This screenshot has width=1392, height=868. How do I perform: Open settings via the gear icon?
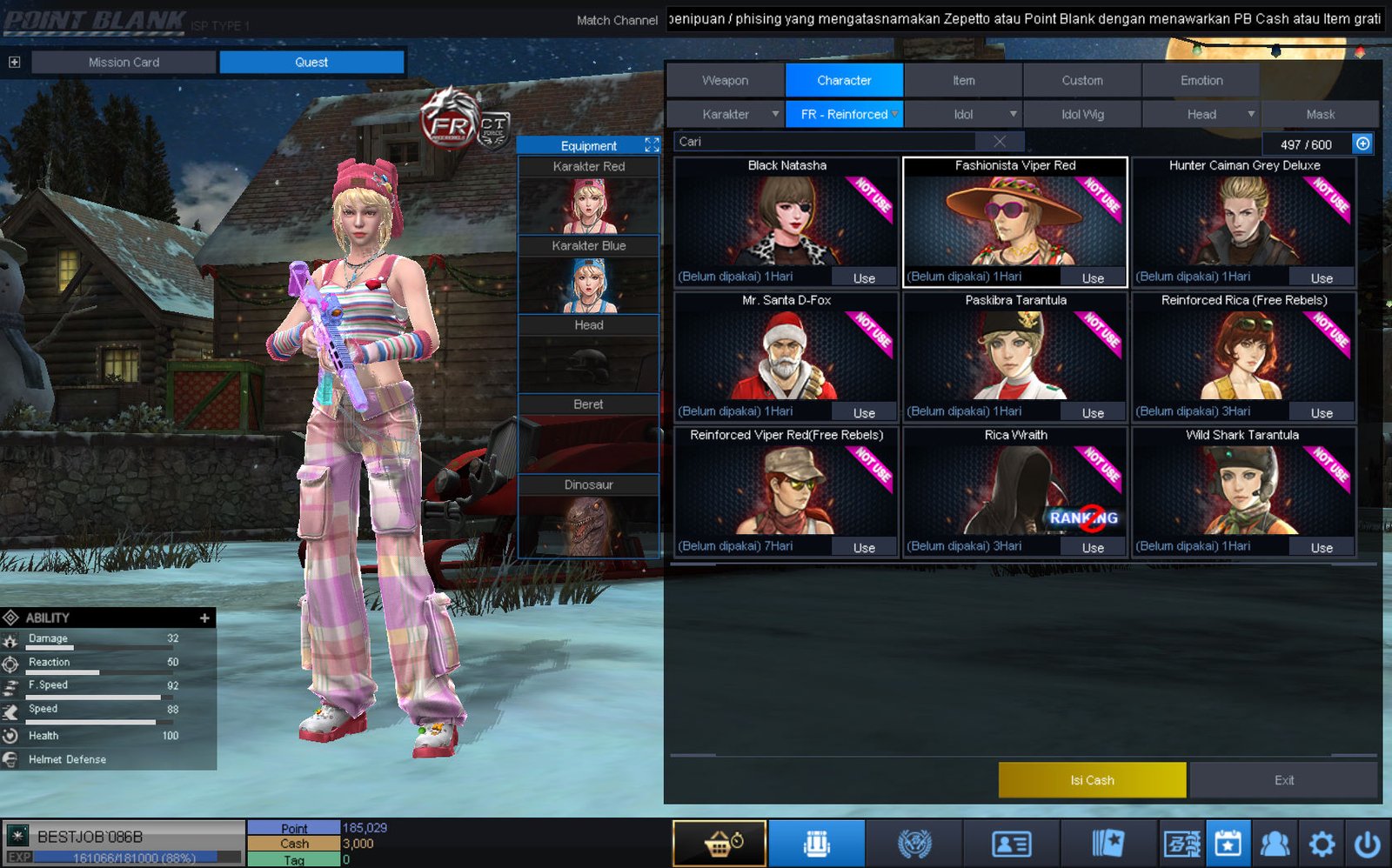1321,844
